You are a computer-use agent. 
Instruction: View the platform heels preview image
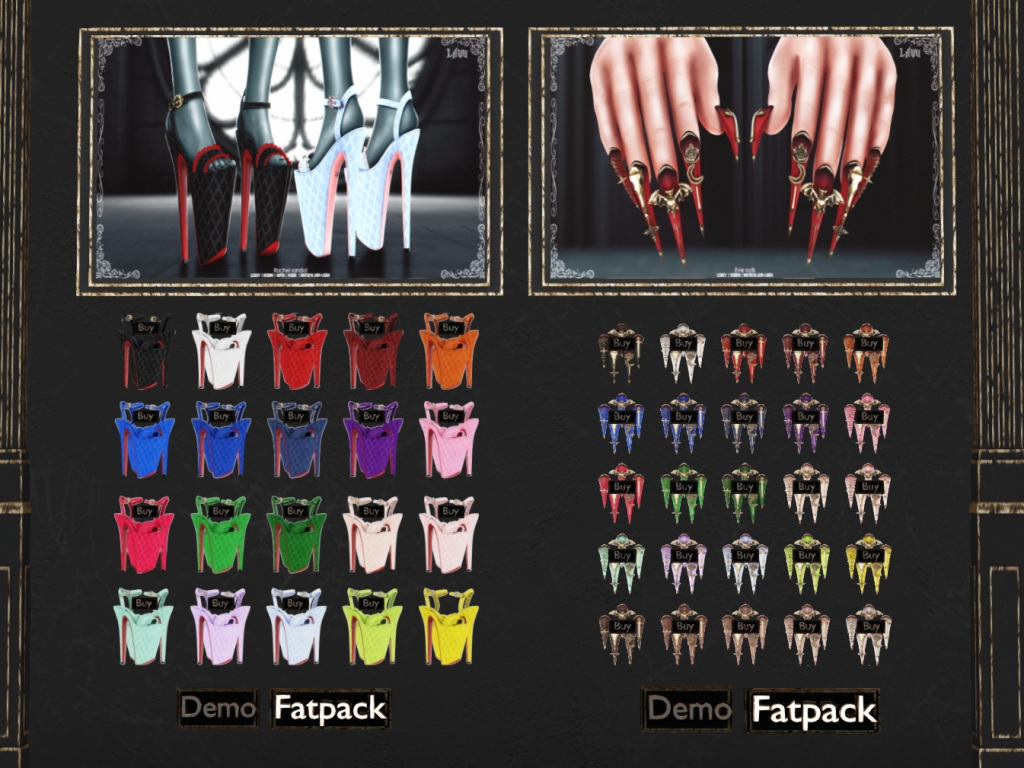290,160
